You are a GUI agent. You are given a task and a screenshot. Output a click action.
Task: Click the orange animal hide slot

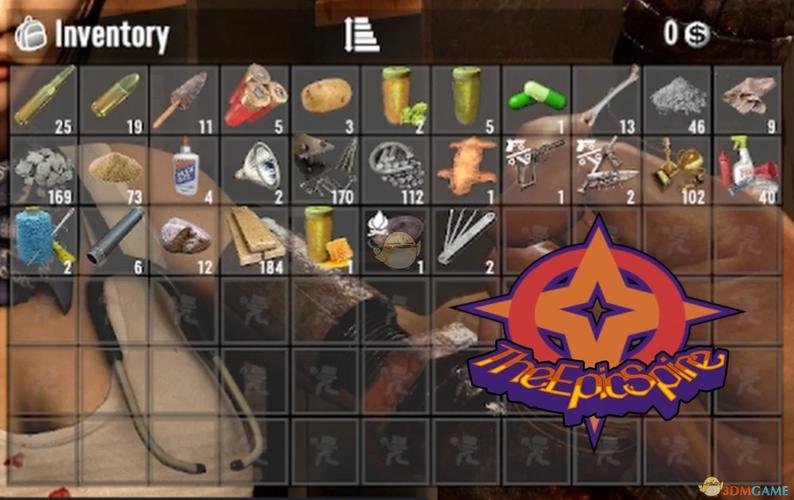click(467, 167)
